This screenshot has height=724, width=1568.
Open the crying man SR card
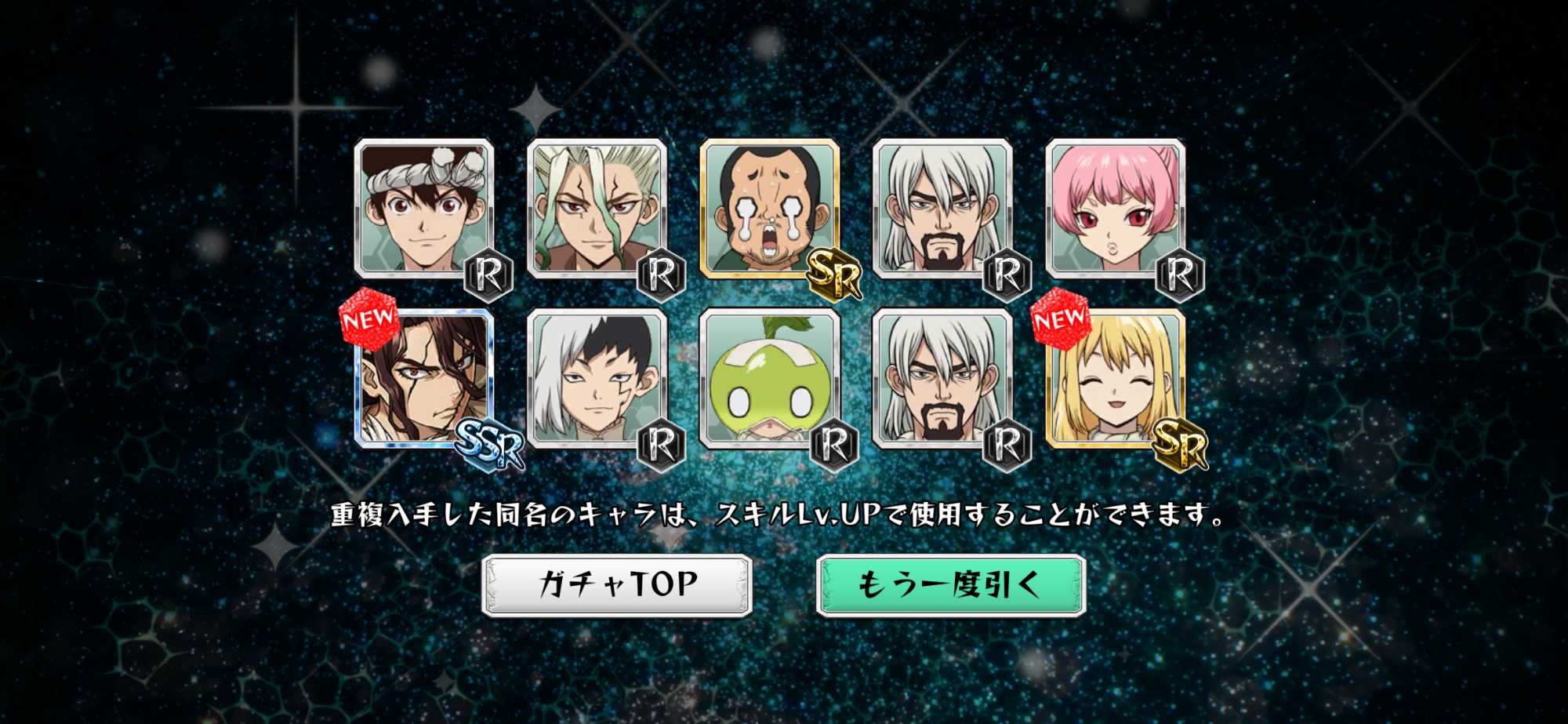point(769,209)
